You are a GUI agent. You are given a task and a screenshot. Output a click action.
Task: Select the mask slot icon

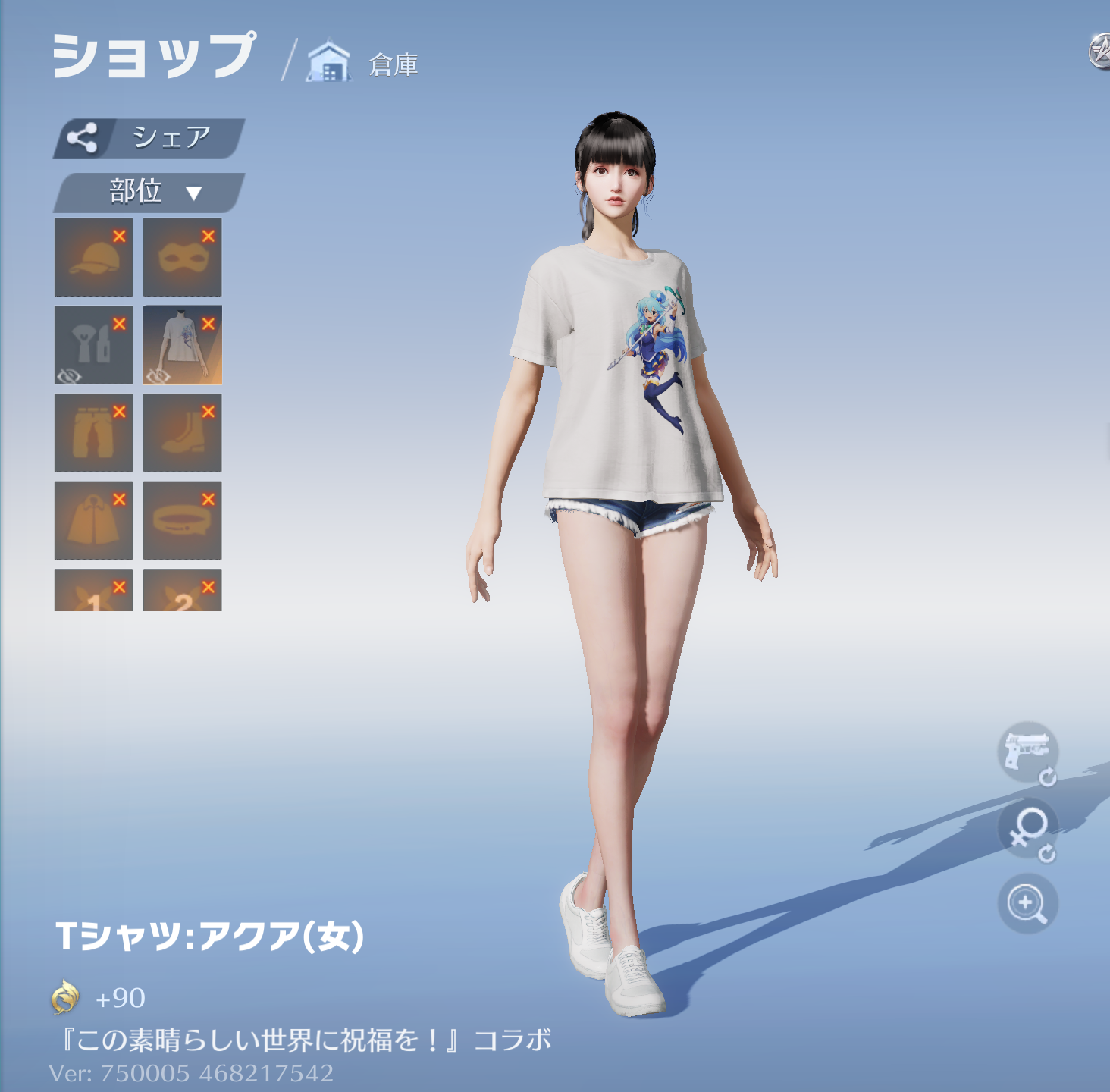pos(182,256)
